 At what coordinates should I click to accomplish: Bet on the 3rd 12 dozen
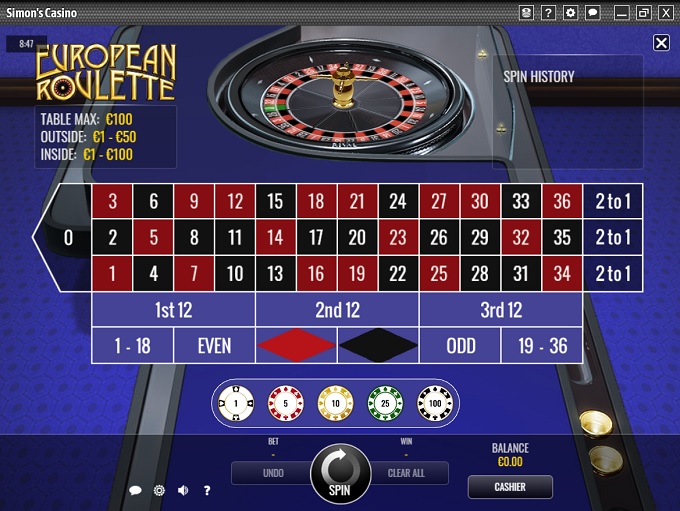(x=501, y=310)
